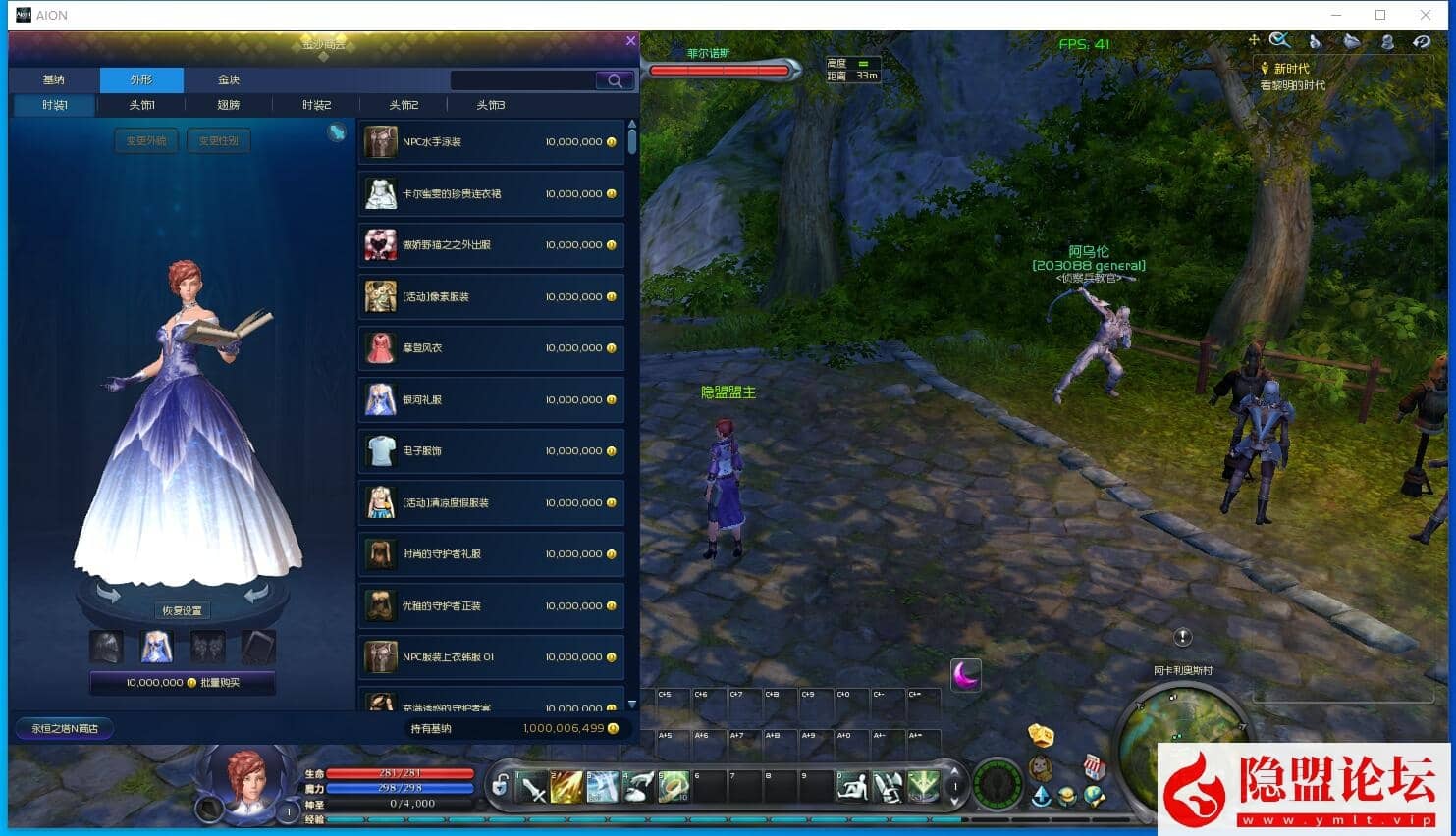Switch to the 翅膀 category tab
The width and height of the screenshot is (1456, 836).
(x=228, y=105)
